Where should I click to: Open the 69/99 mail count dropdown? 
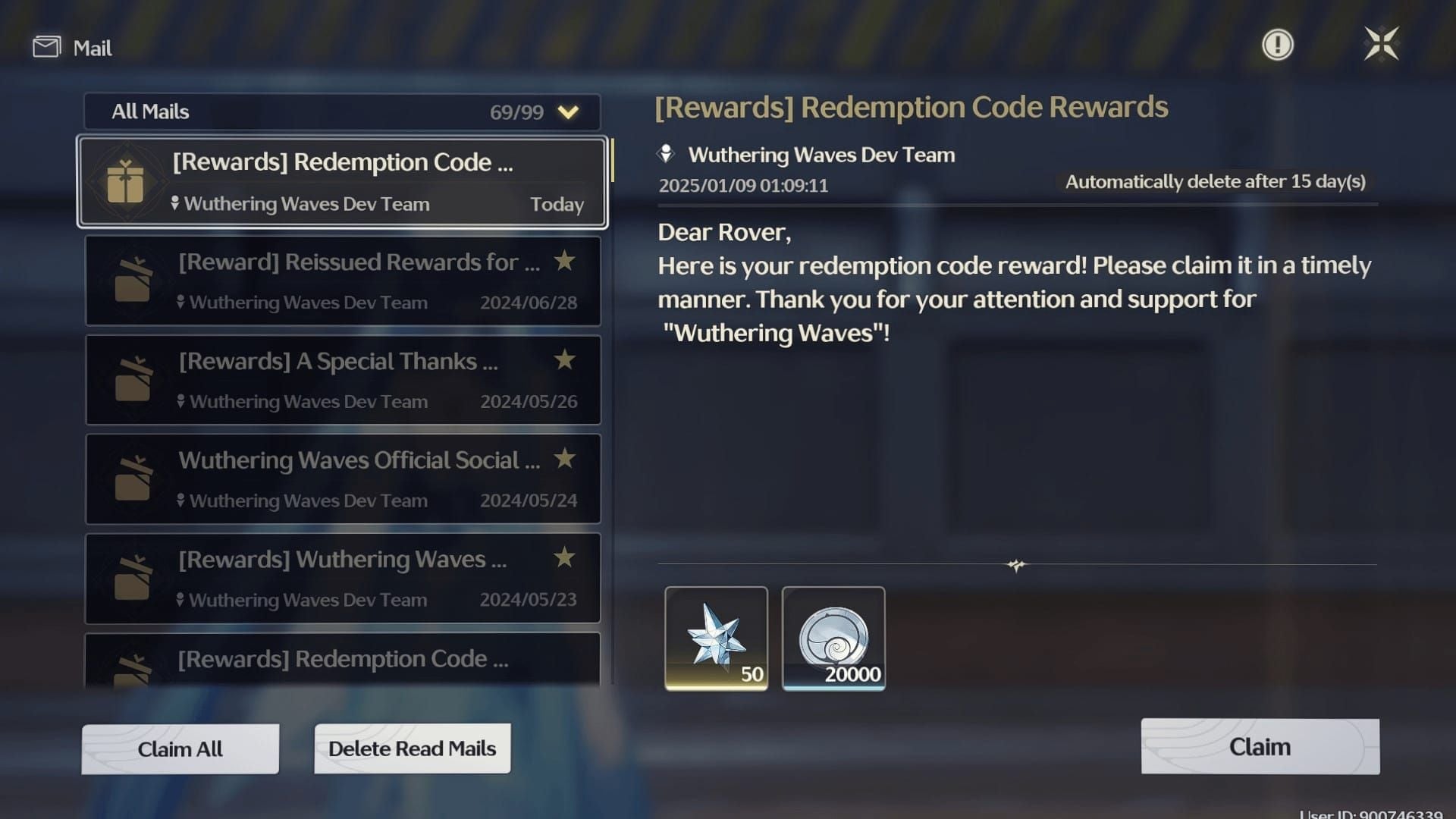coord(516,111)
